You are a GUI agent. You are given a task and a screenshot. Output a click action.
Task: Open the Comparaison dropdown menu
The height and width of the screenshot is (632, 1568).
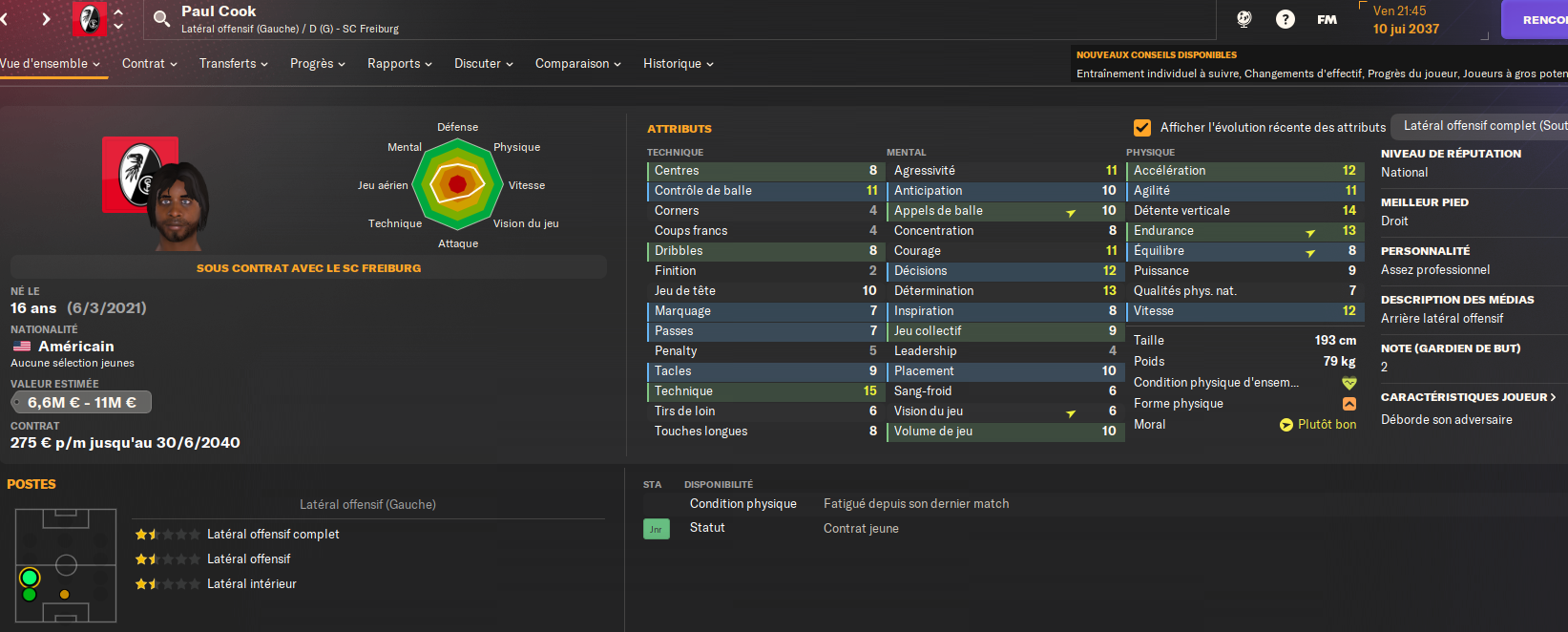click(577, 64)
